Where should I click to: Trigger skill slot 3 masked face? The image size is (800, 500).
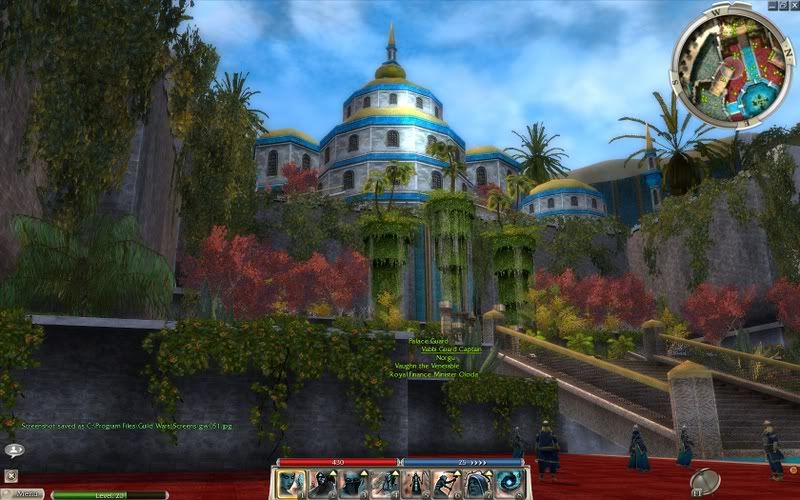click(x=355, y=484)
